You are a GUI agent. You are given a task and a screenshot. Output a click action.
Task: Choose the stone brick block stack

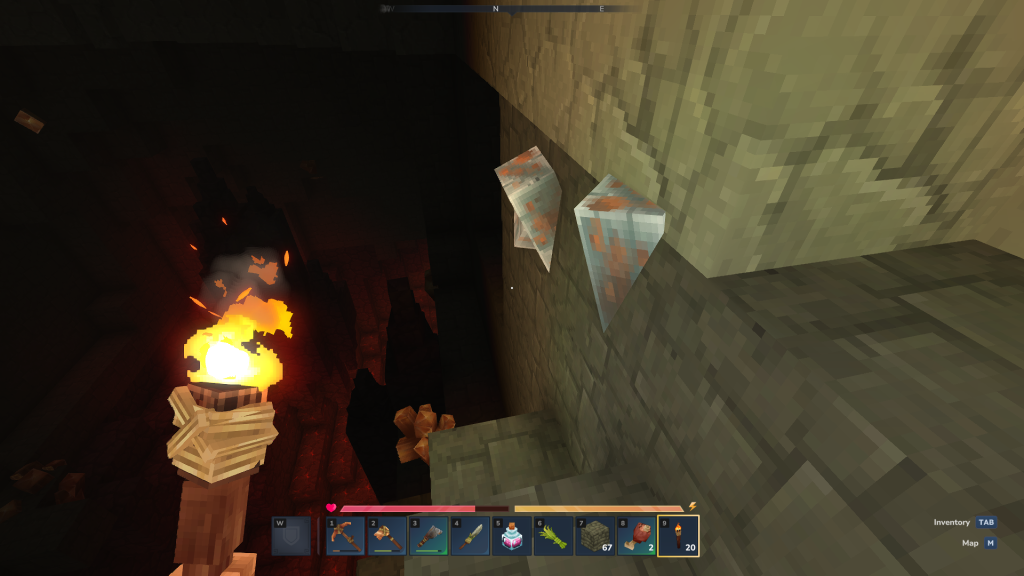[595, 535]
